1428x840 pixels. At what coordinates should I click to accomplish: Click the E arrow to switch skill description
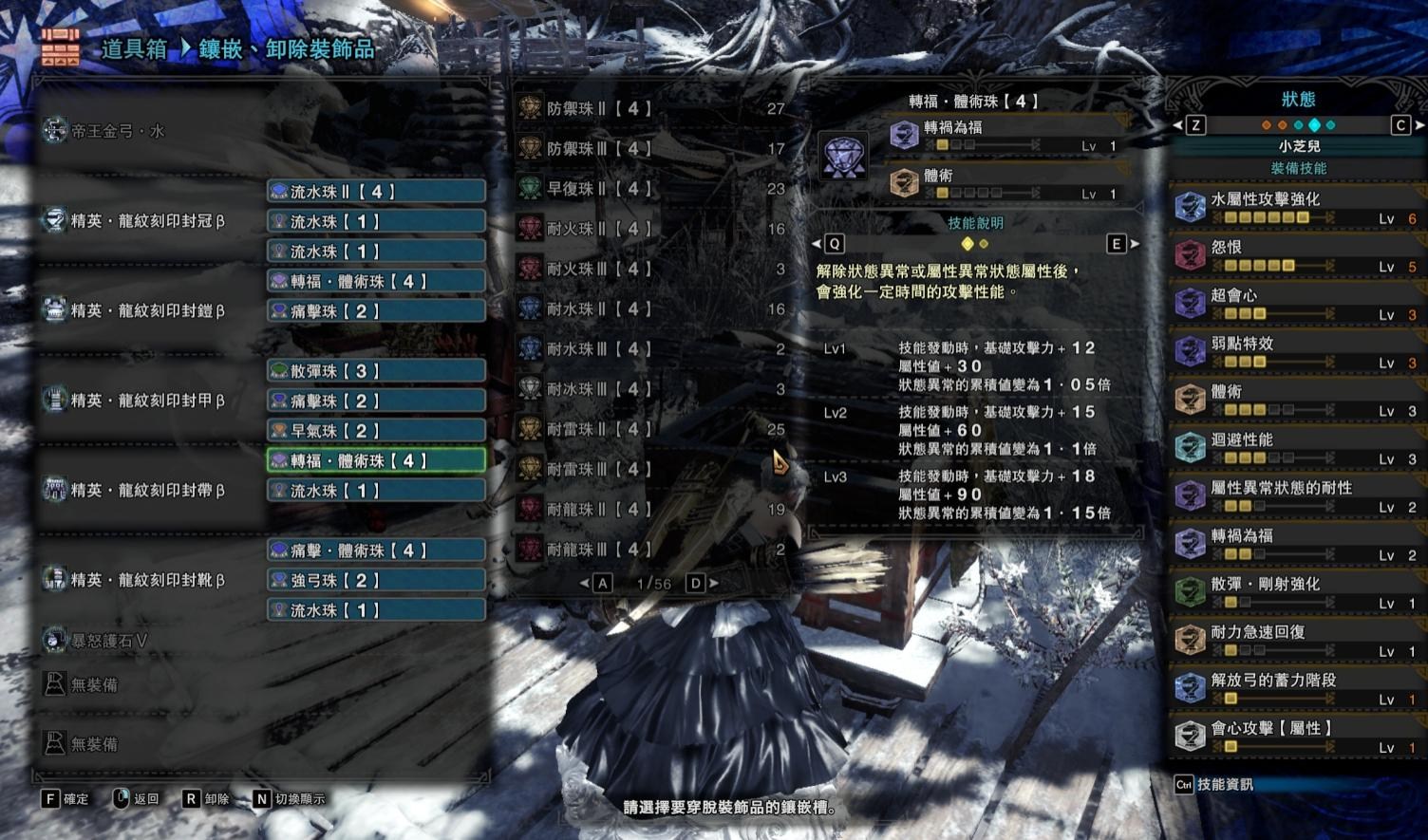point(1116,244)
